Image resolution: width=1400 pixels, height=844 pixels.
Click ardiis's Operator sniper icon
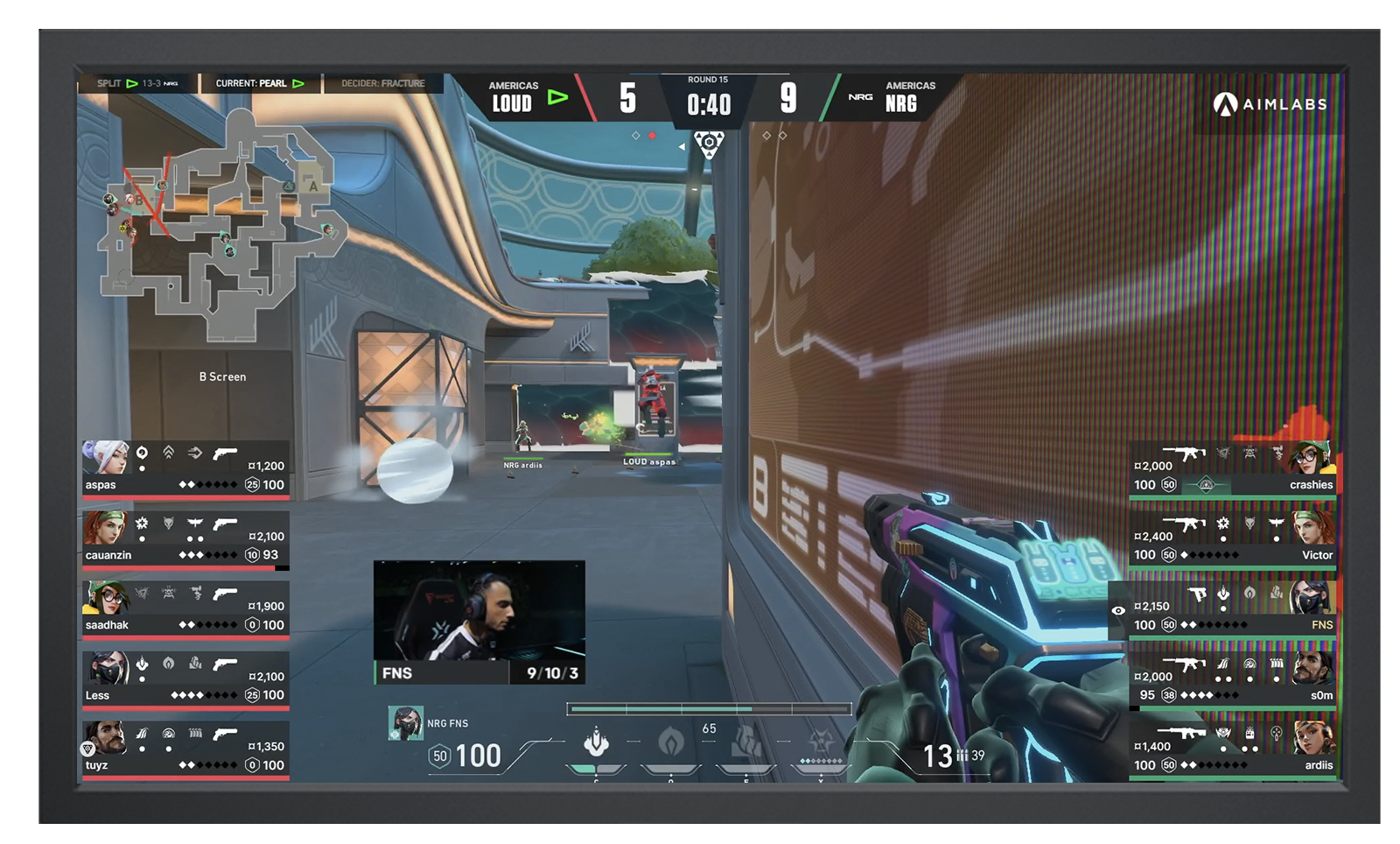(x=1183, y=734)
